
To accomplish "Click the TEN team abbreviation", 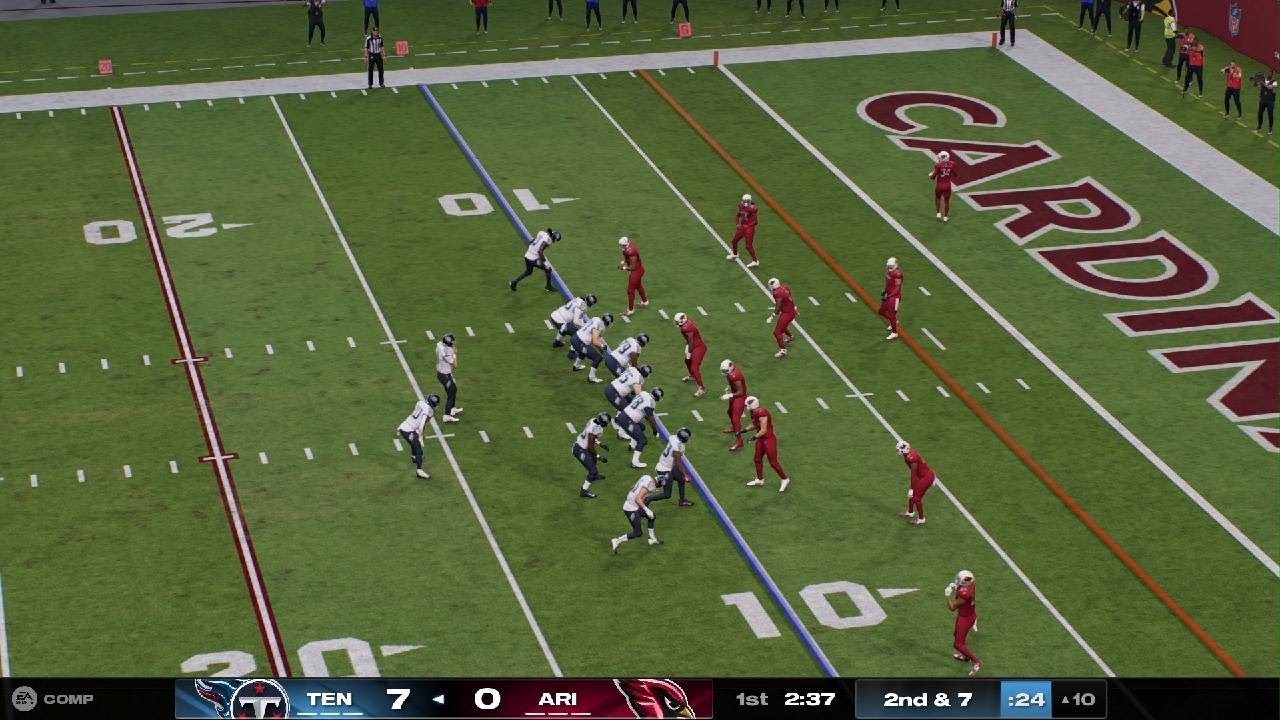I will pyautogui.click(x=331, y=700).
